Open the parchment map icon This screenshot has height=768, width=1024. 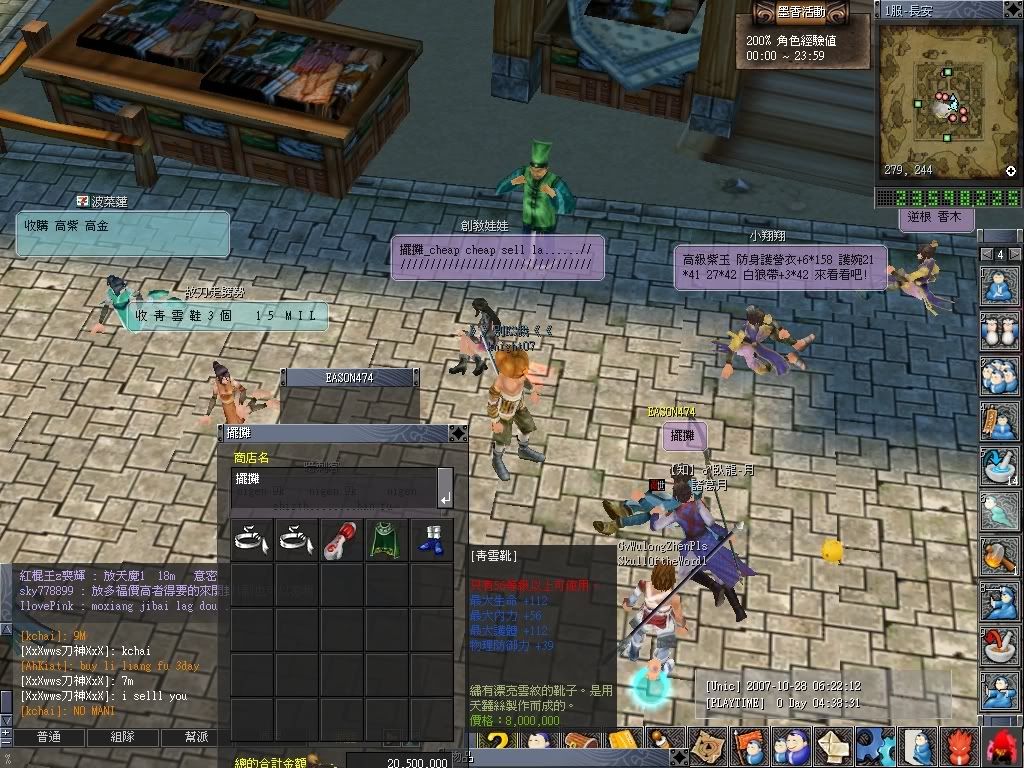coord(708,746)
